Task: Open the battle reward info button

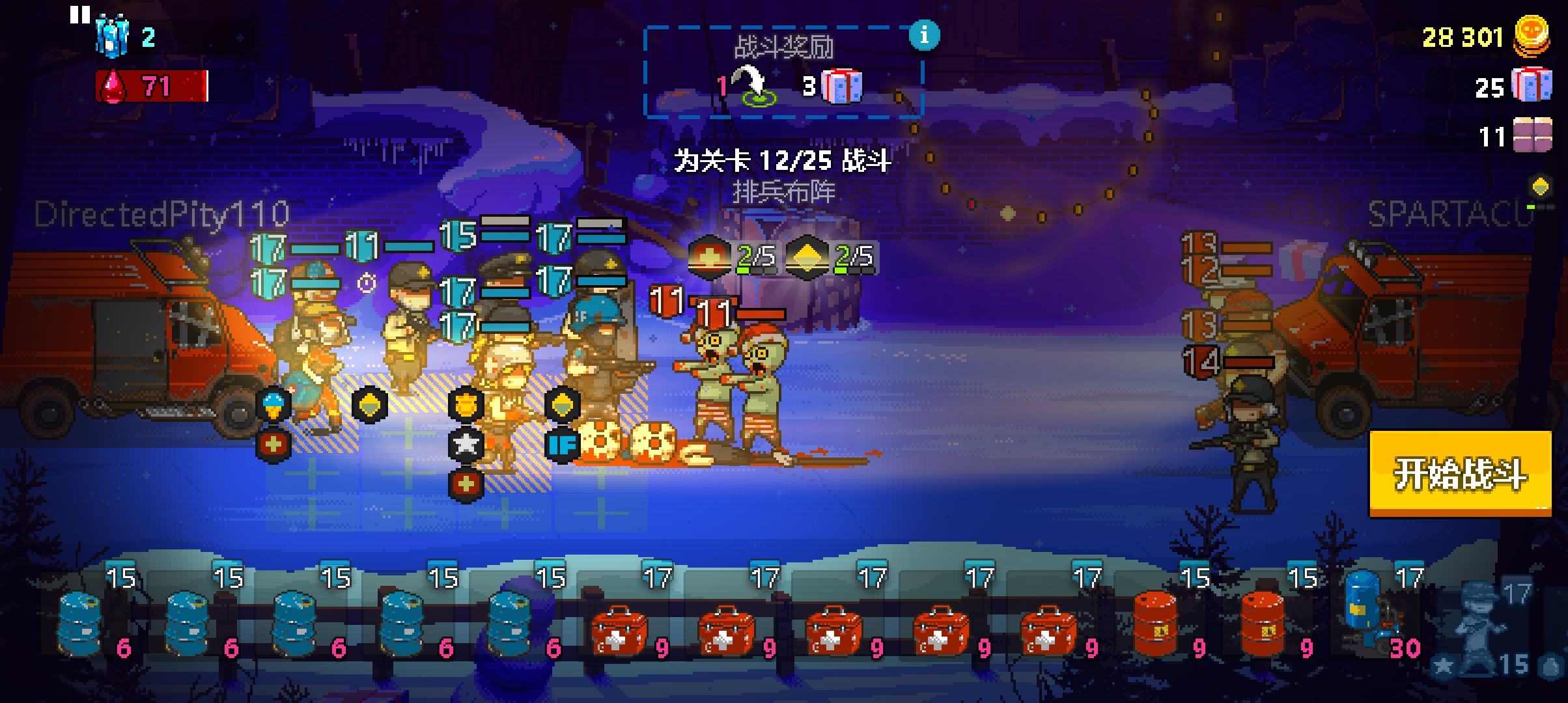Action: click(924, 34)
